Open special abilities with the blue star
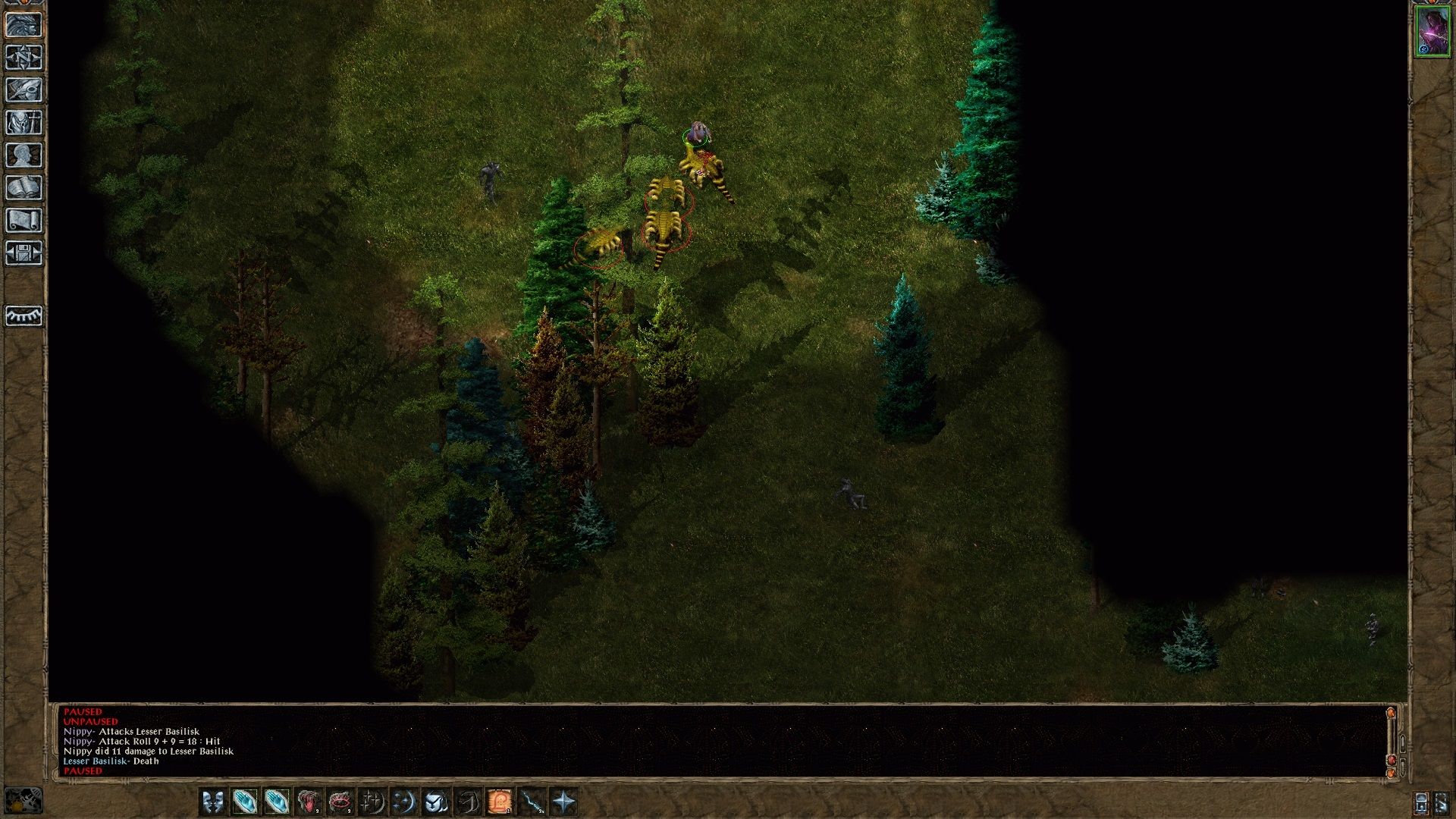 (564, 802)
